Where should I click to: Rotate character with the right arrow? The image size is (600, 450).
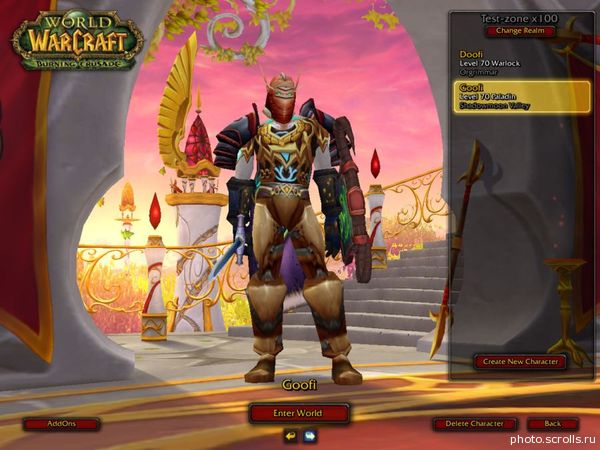coord(310,436)
